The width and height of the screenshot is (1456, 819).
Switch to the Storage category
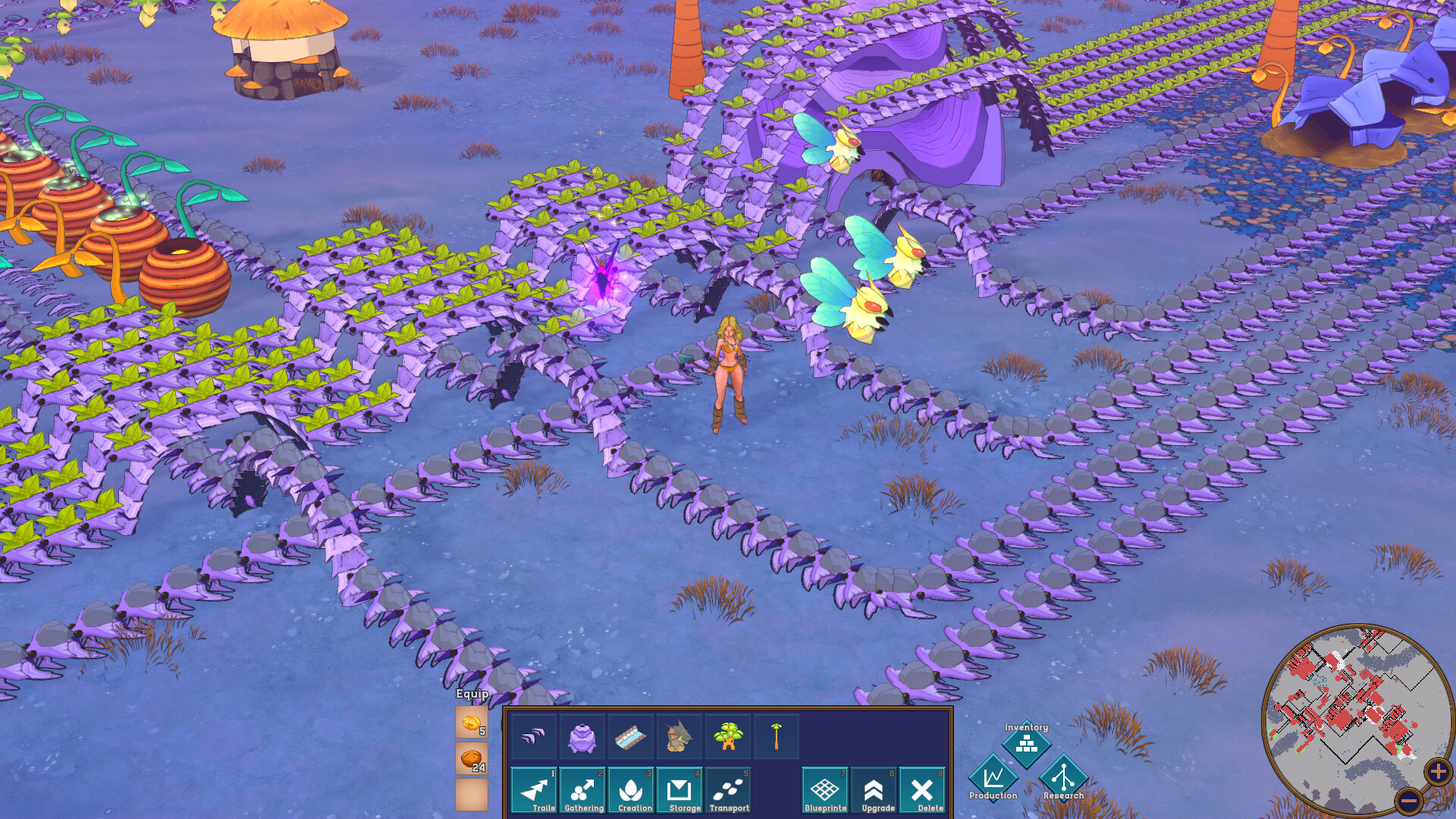click(682, 790)
